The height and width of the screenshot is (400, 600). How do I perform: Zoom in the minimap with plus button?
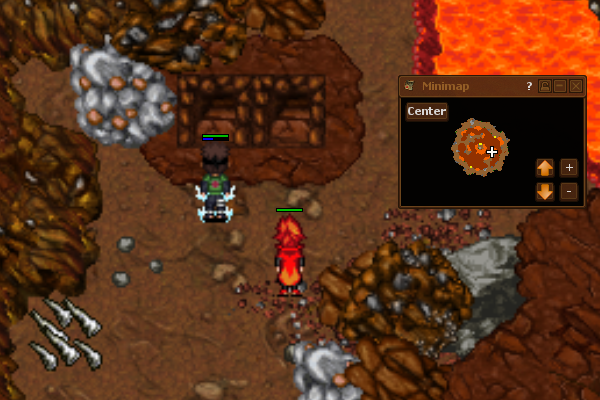coord(569,167)
